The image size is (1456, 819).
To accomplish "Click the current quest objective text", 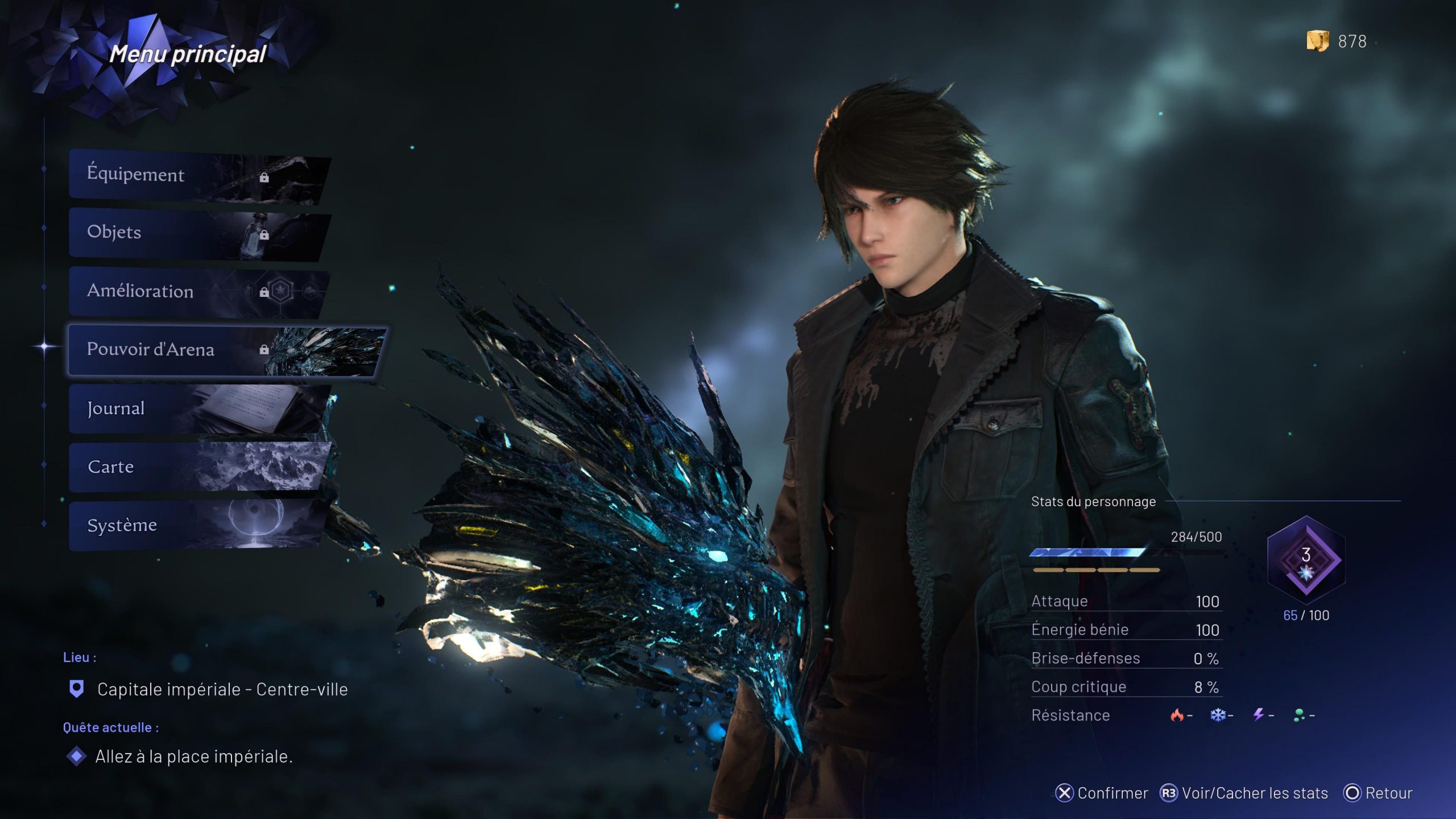I will pyautogui.click(x=193, y=756).
